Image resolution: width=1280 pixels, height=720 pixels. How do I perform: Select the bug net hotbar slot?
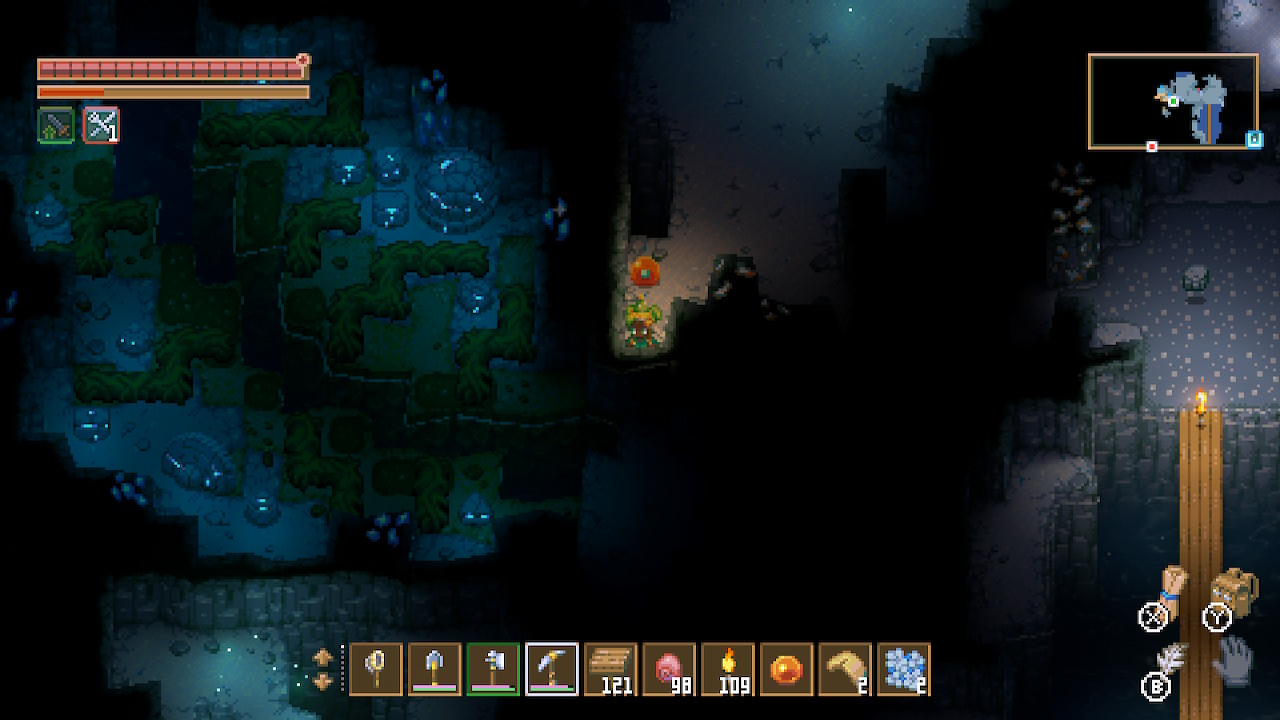click(376, 669)
